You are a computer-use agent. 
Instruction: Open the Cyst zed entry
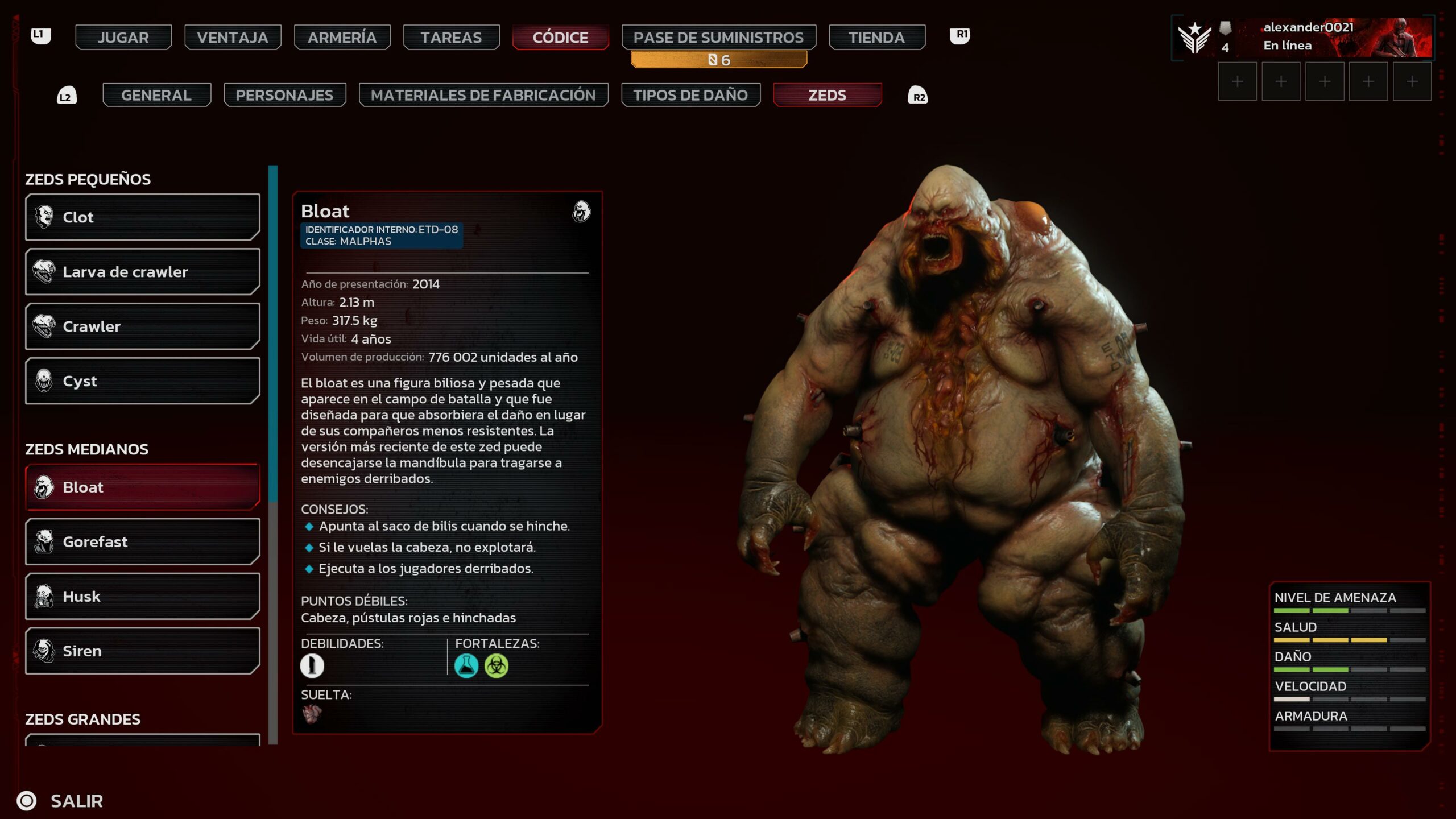point(142,381)
